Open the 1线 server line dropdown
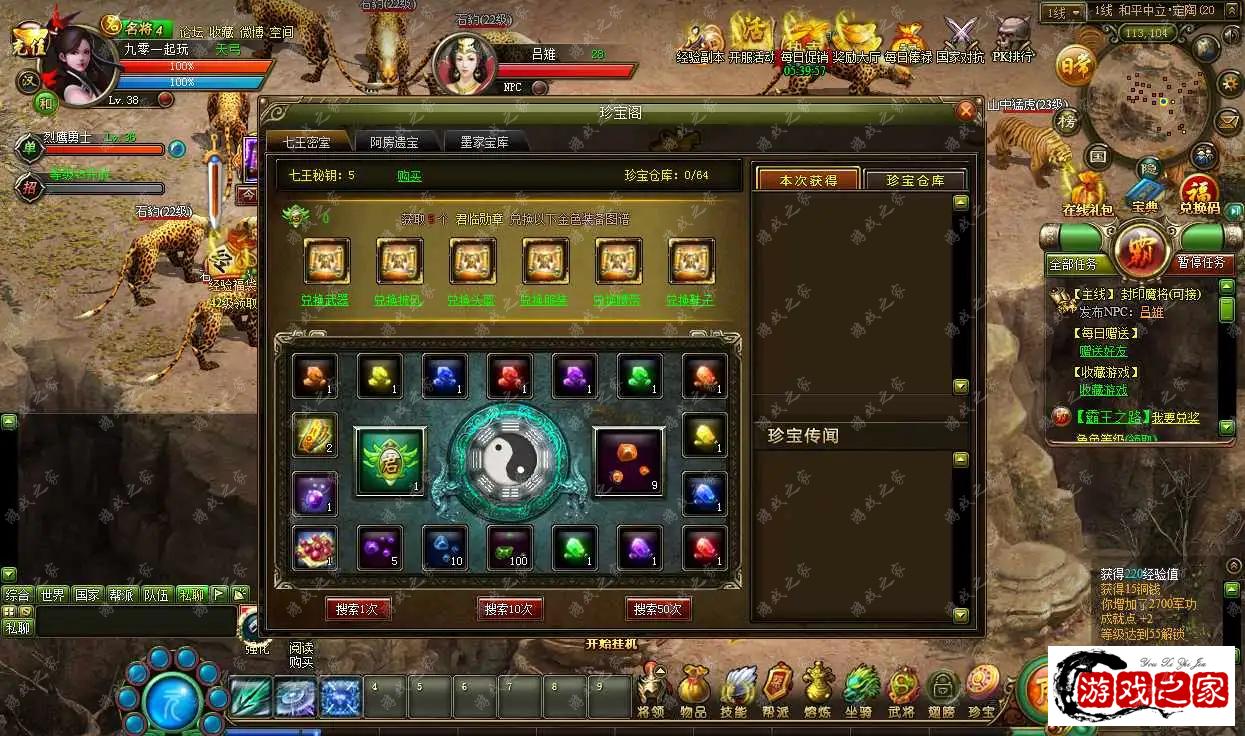The height and width of the screenshot is (736, 1245). (1062, 12)
